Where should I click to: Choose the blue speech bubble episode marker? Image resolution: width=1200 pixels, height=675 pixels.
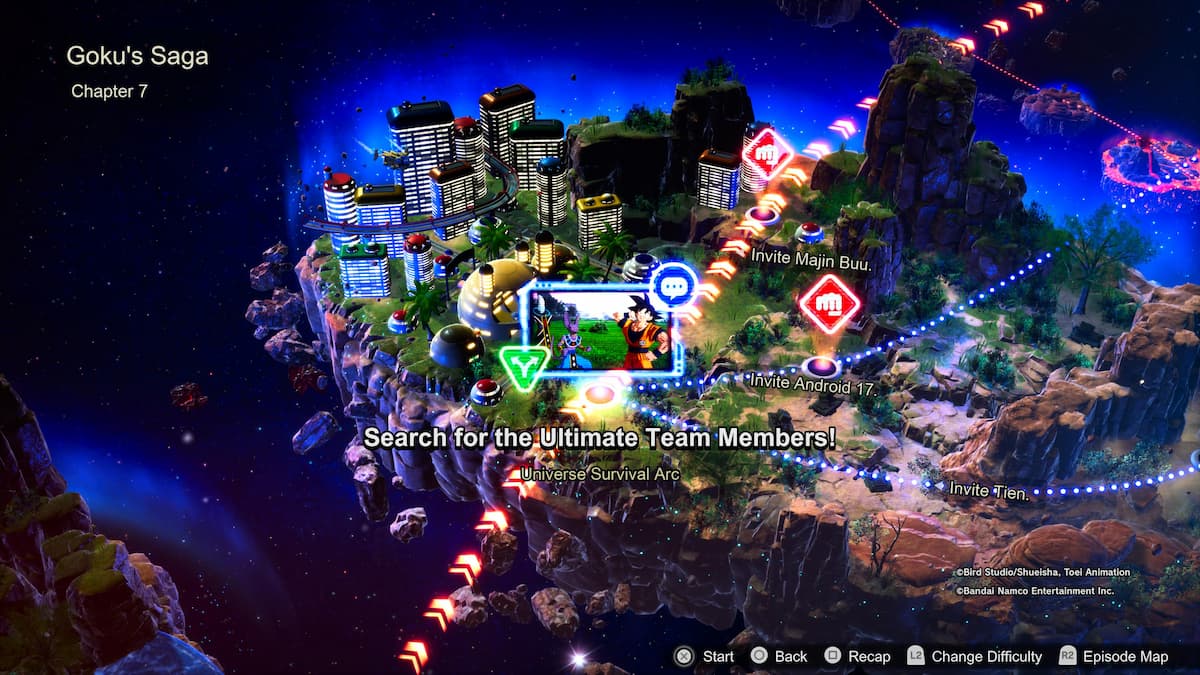point(673,288)
